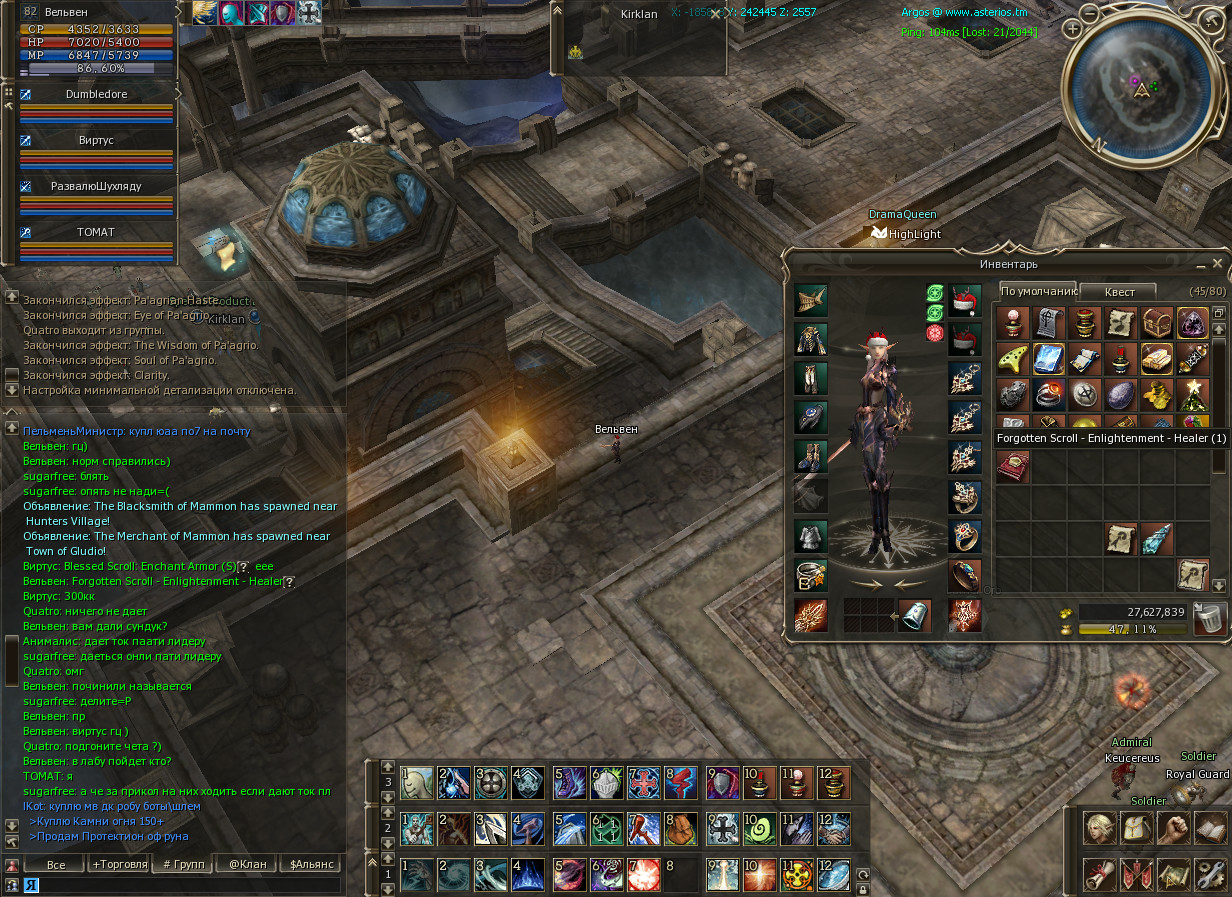Screen dimensions: 1232x897
Task: Click the inventory trash can
Action: click(x=1209, y=617)
